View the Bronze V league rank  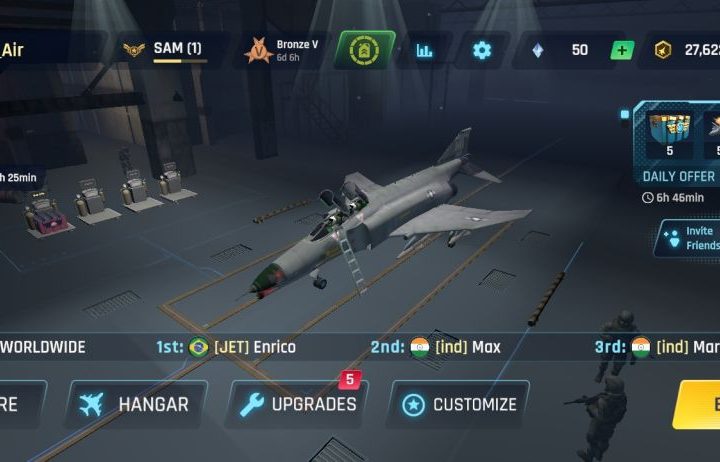click(x=282, y=50)
